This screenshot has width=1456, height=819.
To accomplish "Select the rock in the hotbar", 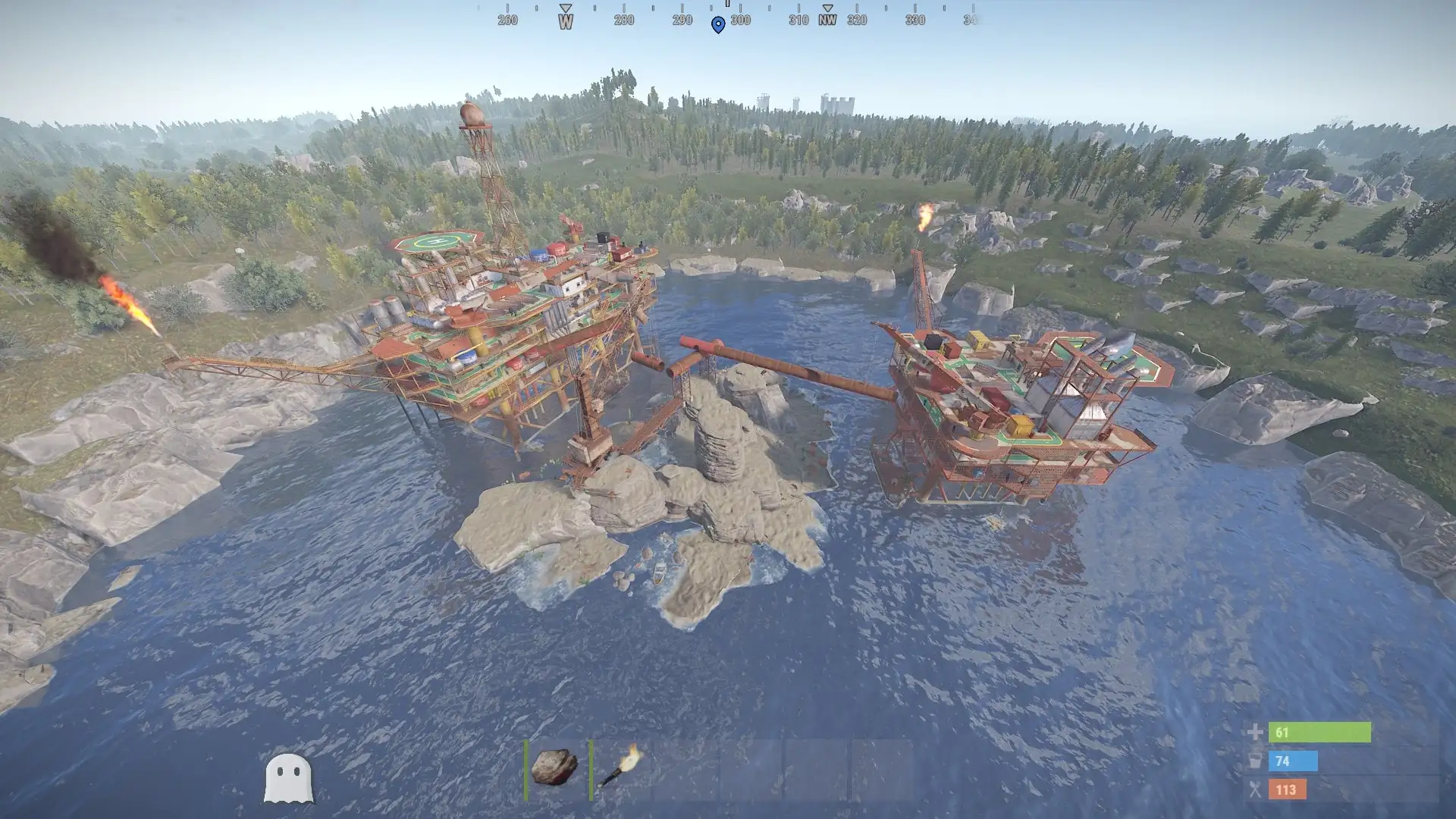I will click(555, 767).
